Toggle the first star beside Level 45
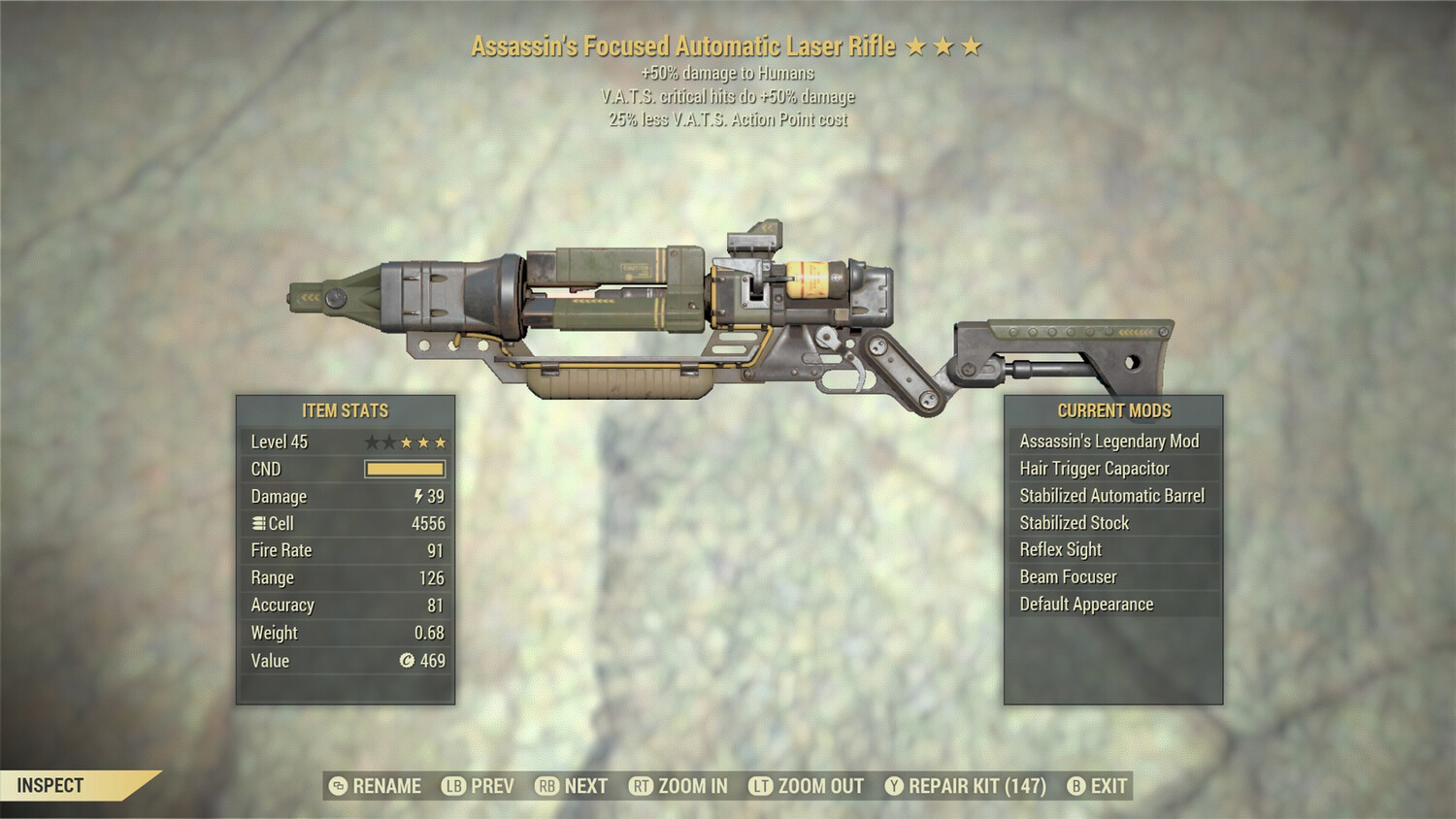This screenshot has height=819, width=1456. click(x=372, y=442)
